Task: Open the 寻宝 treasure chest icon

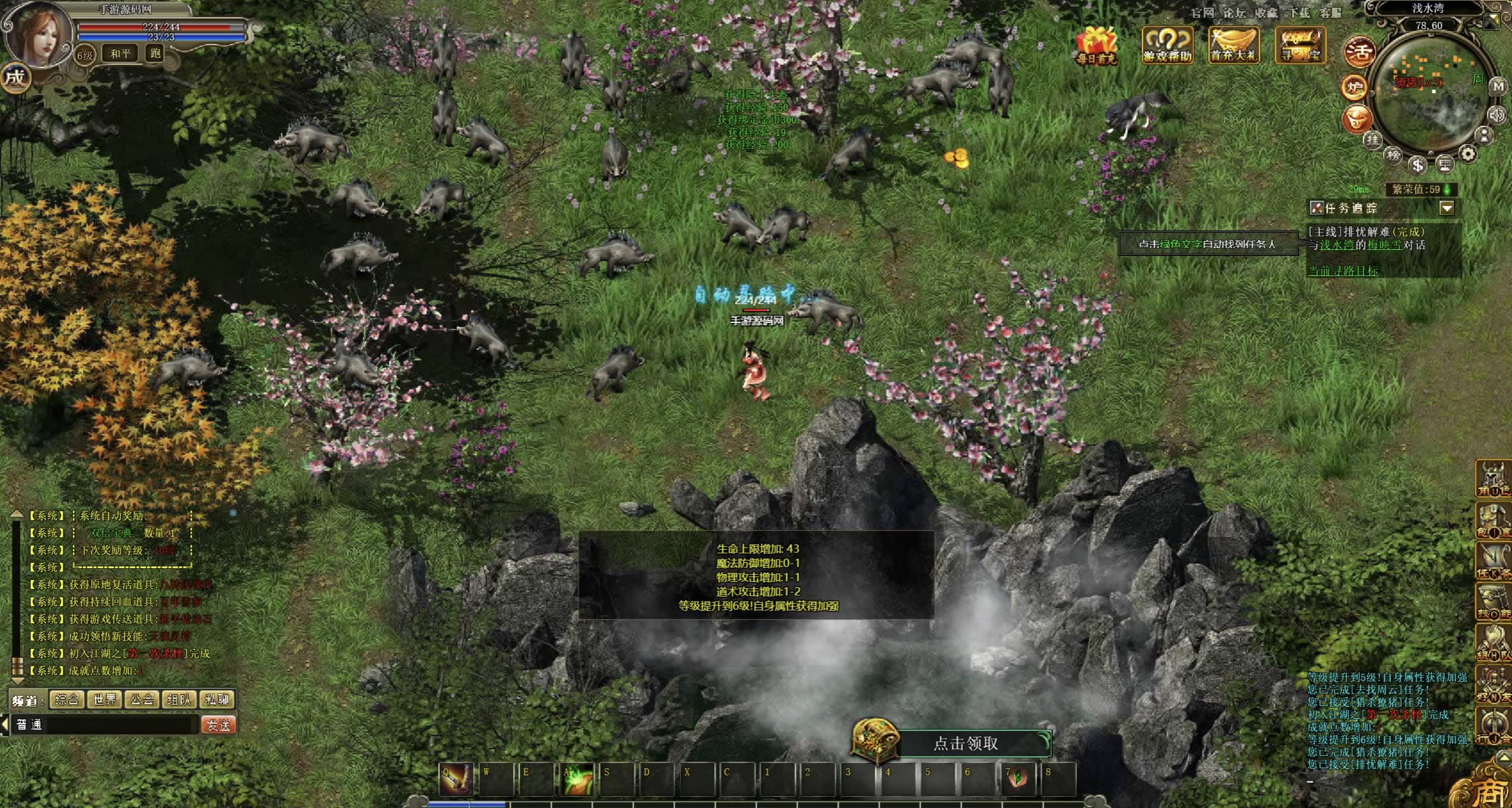Action: point(1301,43)
